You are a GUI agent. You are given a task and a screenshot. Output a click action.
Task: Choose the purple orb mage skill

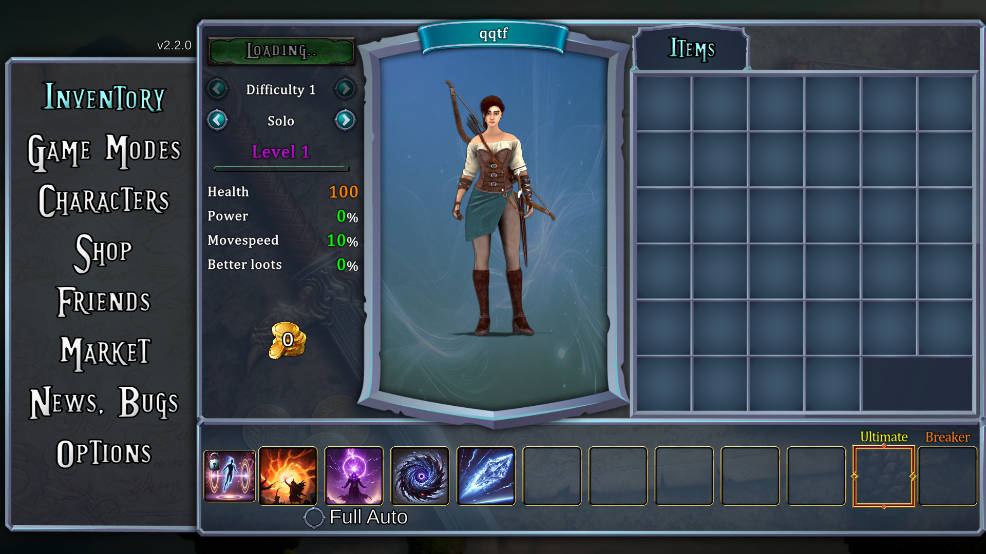point(354,476)
